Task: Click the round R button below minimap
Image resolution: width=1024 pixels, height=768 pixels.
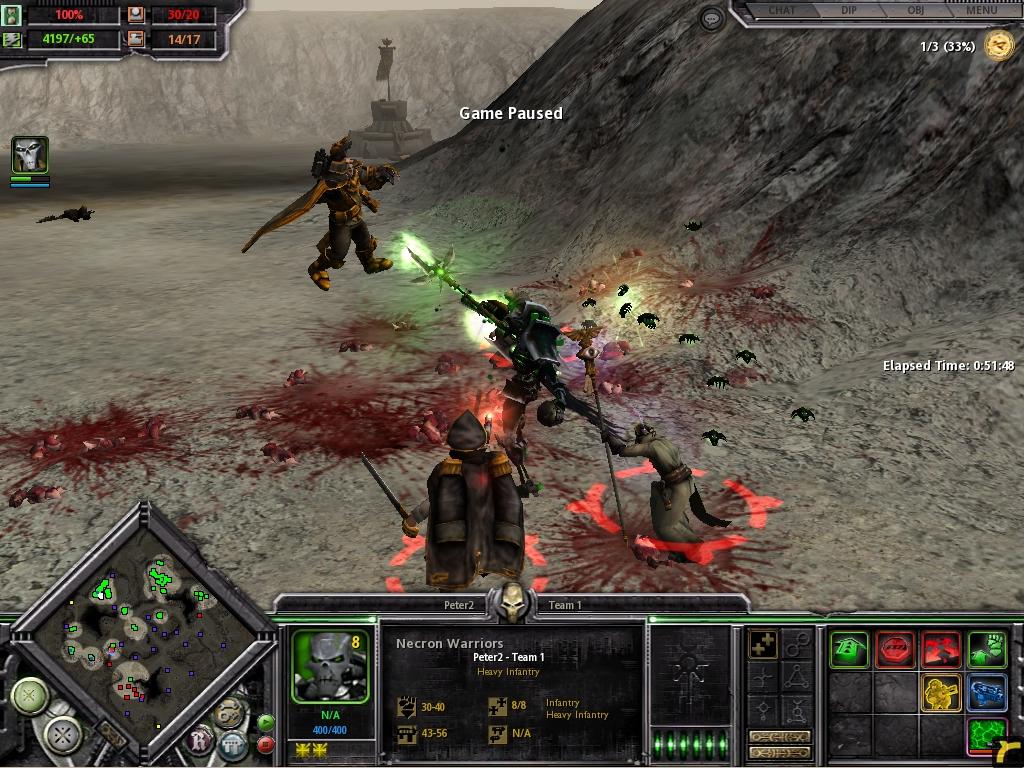Action: (x=200, y=742)
